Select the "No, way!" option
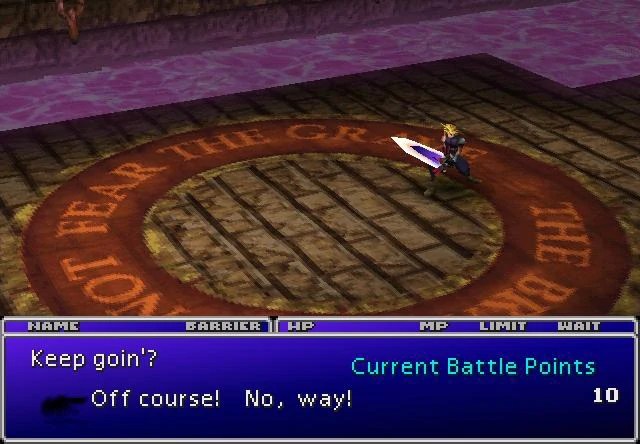Image resolution: width=640 pixels, height=444 pixels. pos(298,399)
